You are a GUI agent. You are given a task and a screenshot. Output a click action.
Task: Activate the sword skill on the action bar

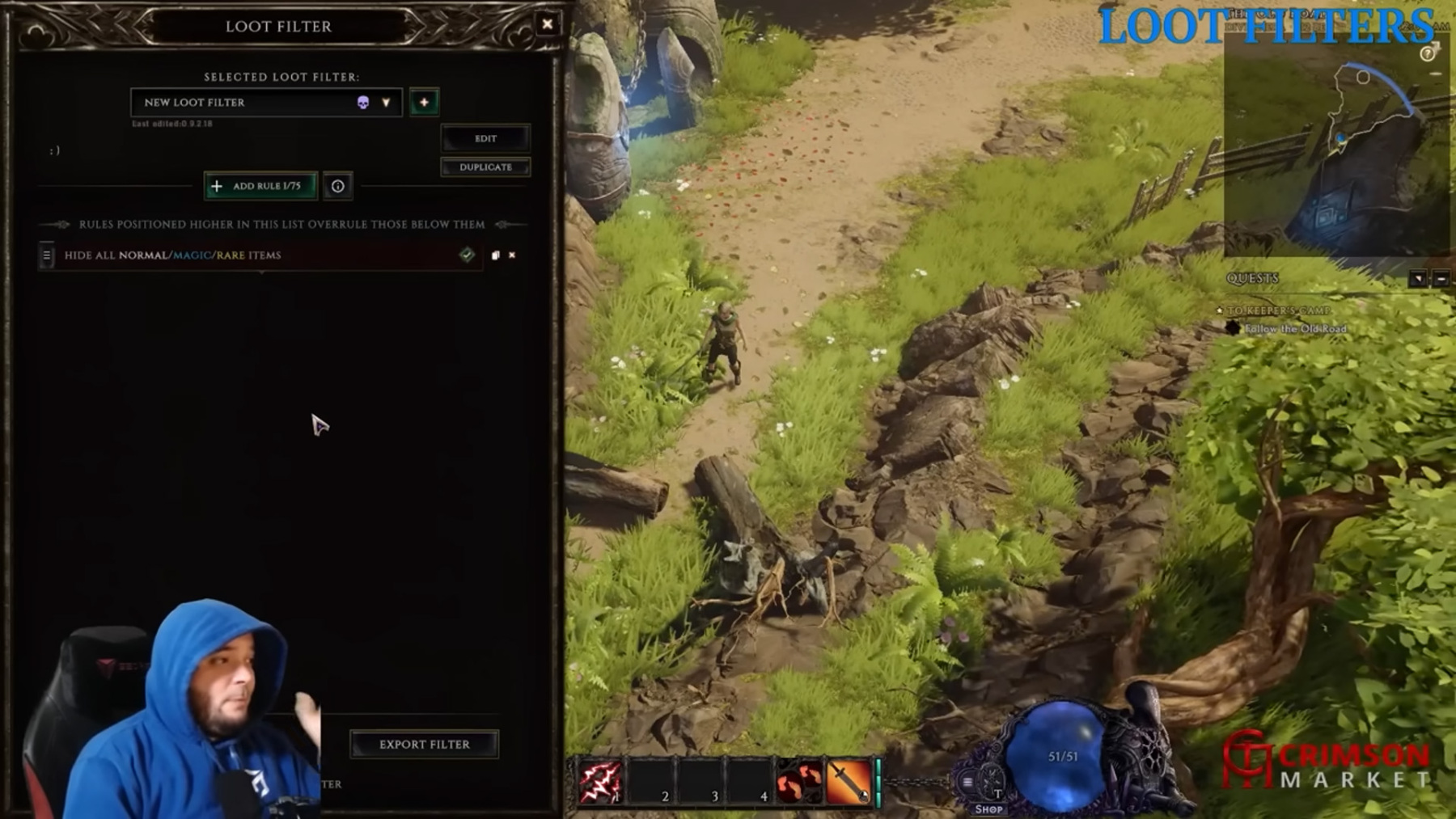coord(849,780)
